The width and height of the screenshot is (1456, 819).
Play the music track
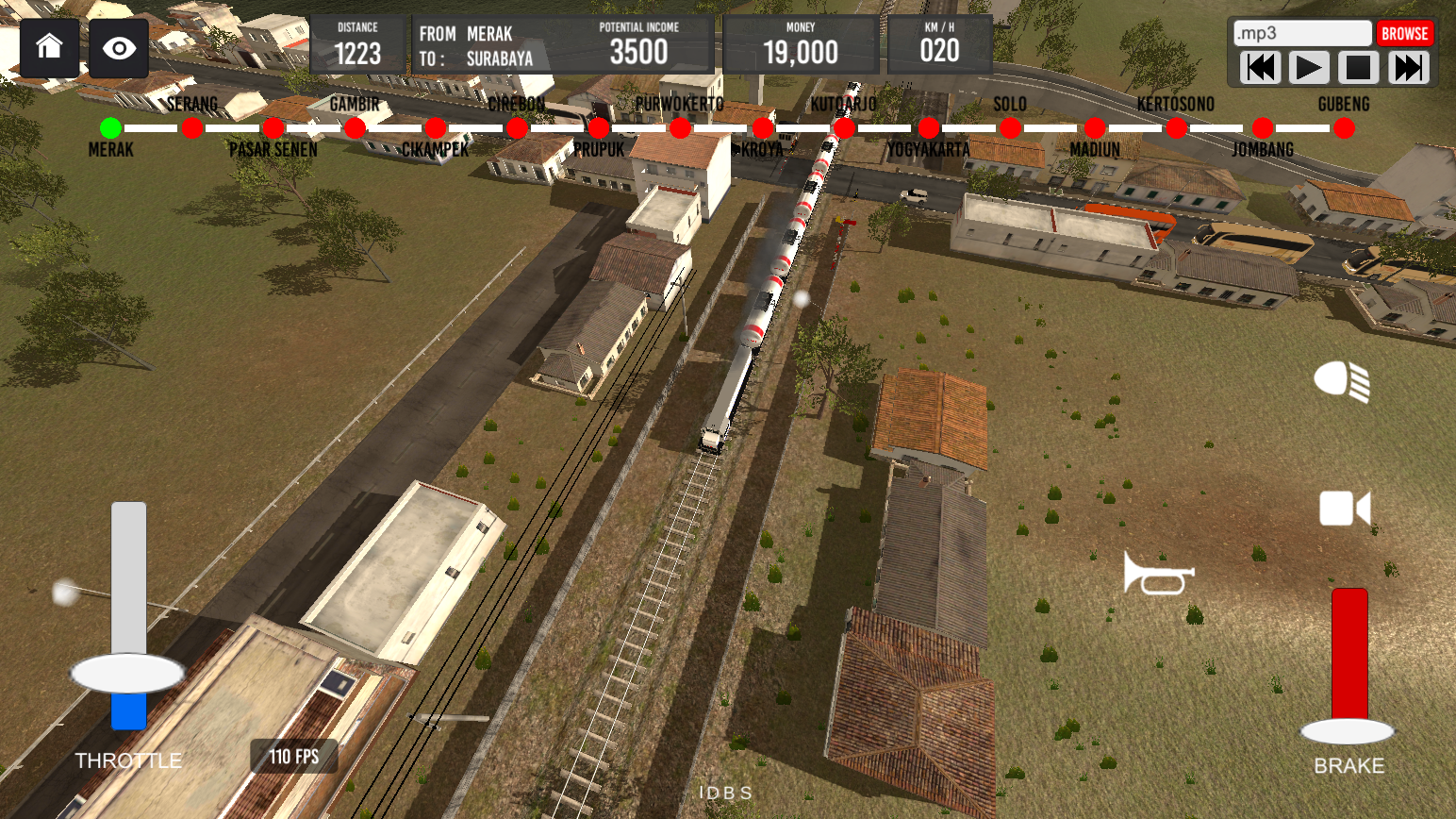click(x=1309, y=68)
